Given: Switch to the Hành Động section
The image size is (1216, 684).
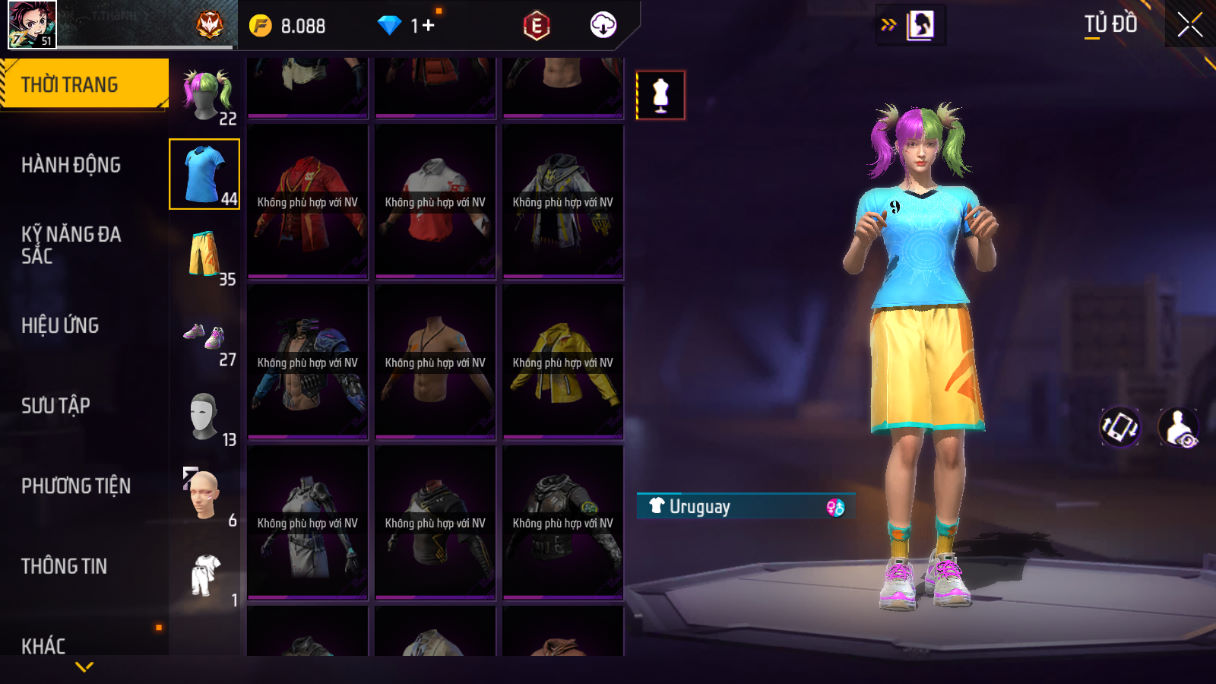Looking at the screenshot, I should point(71,165).
